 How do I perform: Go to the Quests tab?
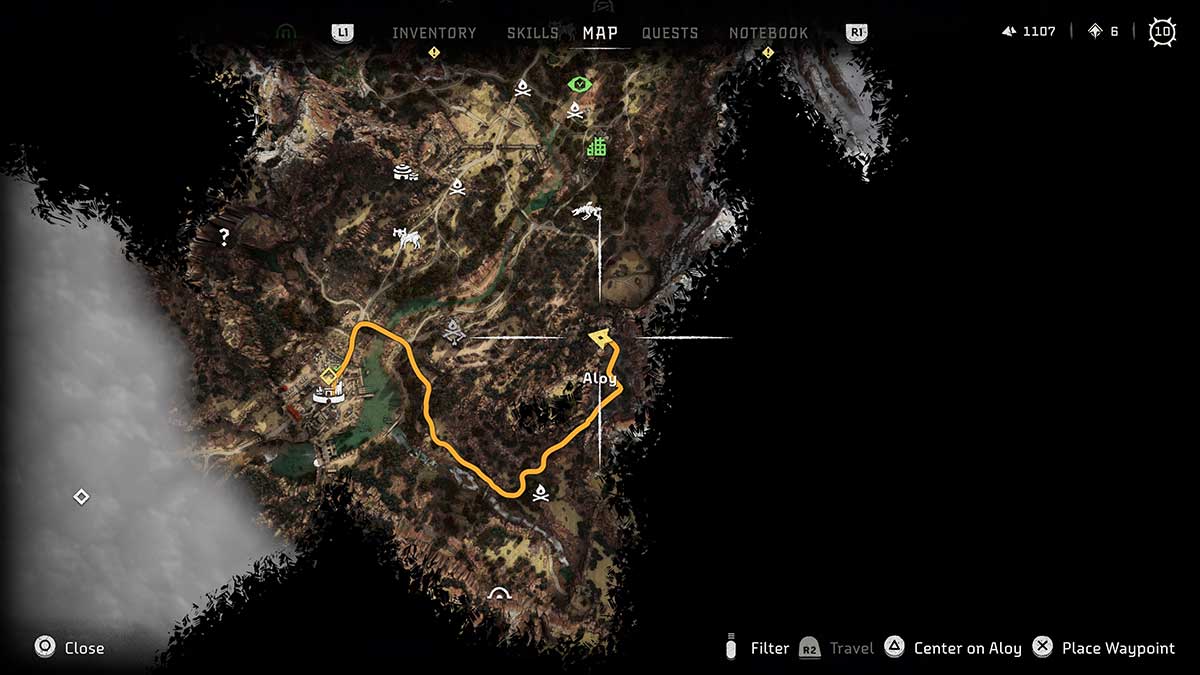pos(670,33)
